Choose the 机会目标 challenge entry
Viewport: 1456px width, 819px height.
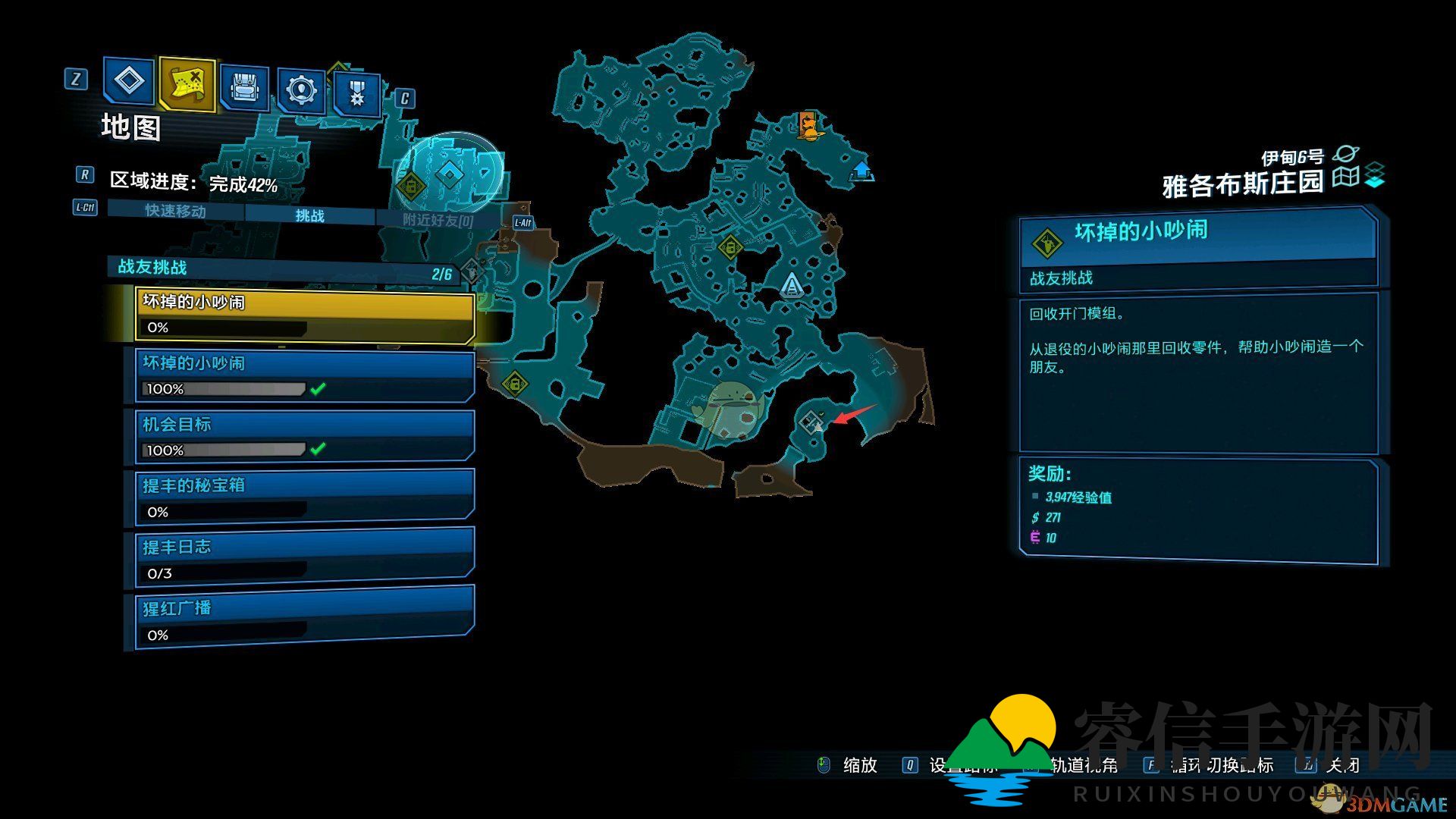click(304, 437)
